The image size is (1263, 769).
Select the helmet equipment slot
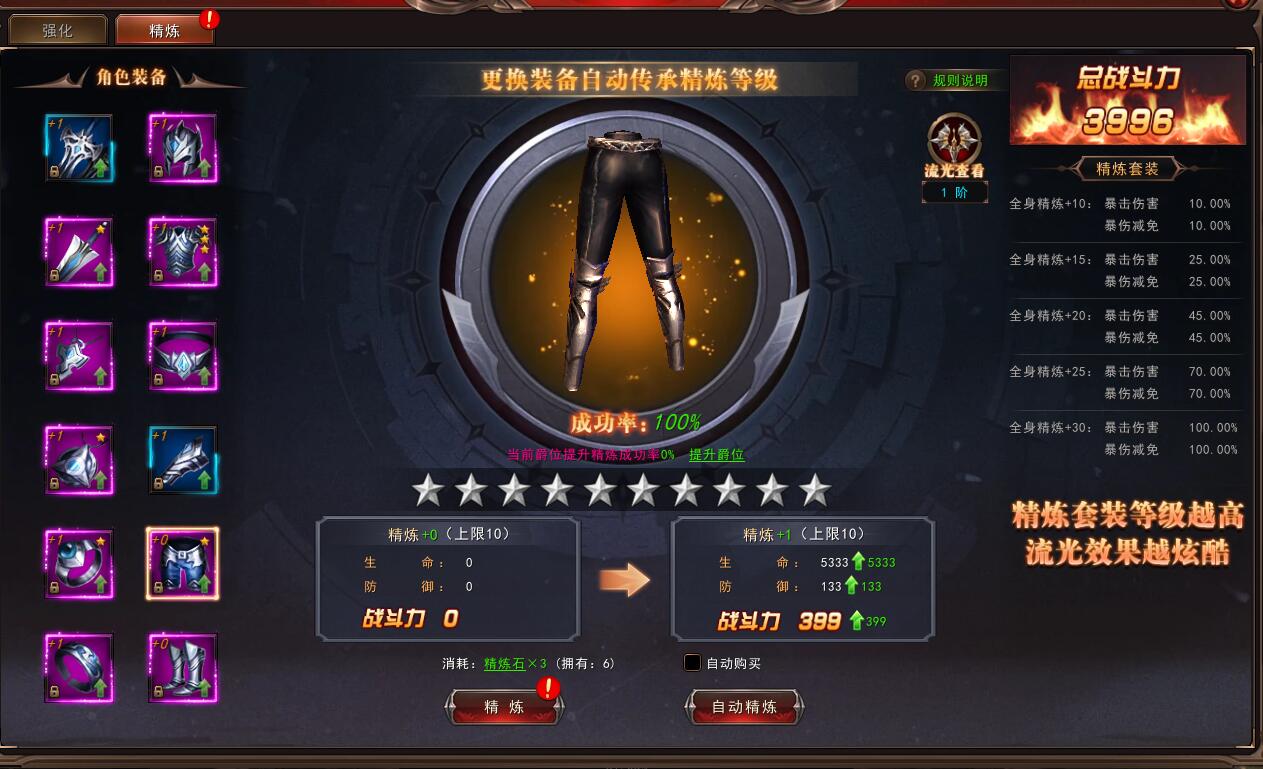pyautogui.click(x=183, y=148)
